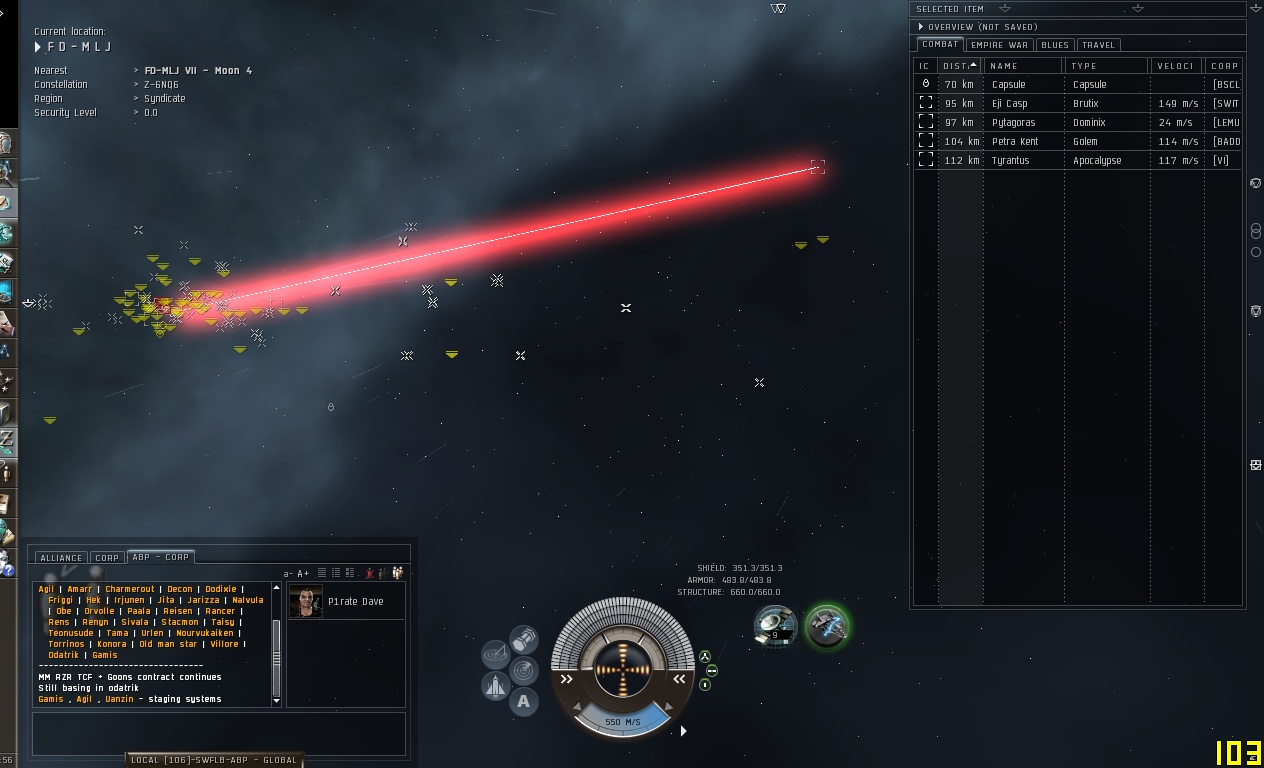Viewport: 1264px width, 768px height.
Task: Toggle autopilot with the A button
Action: 523,702
